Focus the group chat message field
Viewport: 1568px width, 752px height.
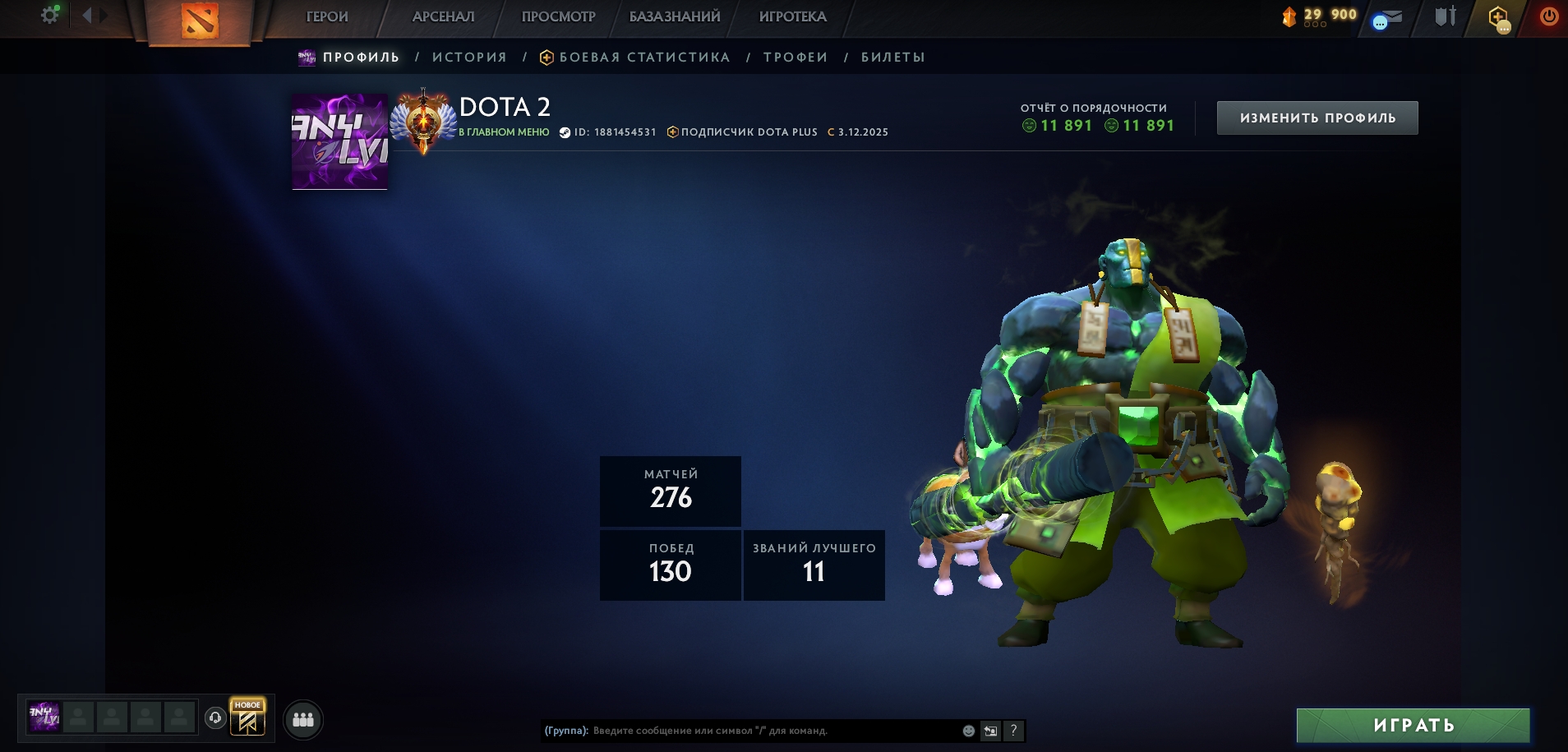[772, 731]
